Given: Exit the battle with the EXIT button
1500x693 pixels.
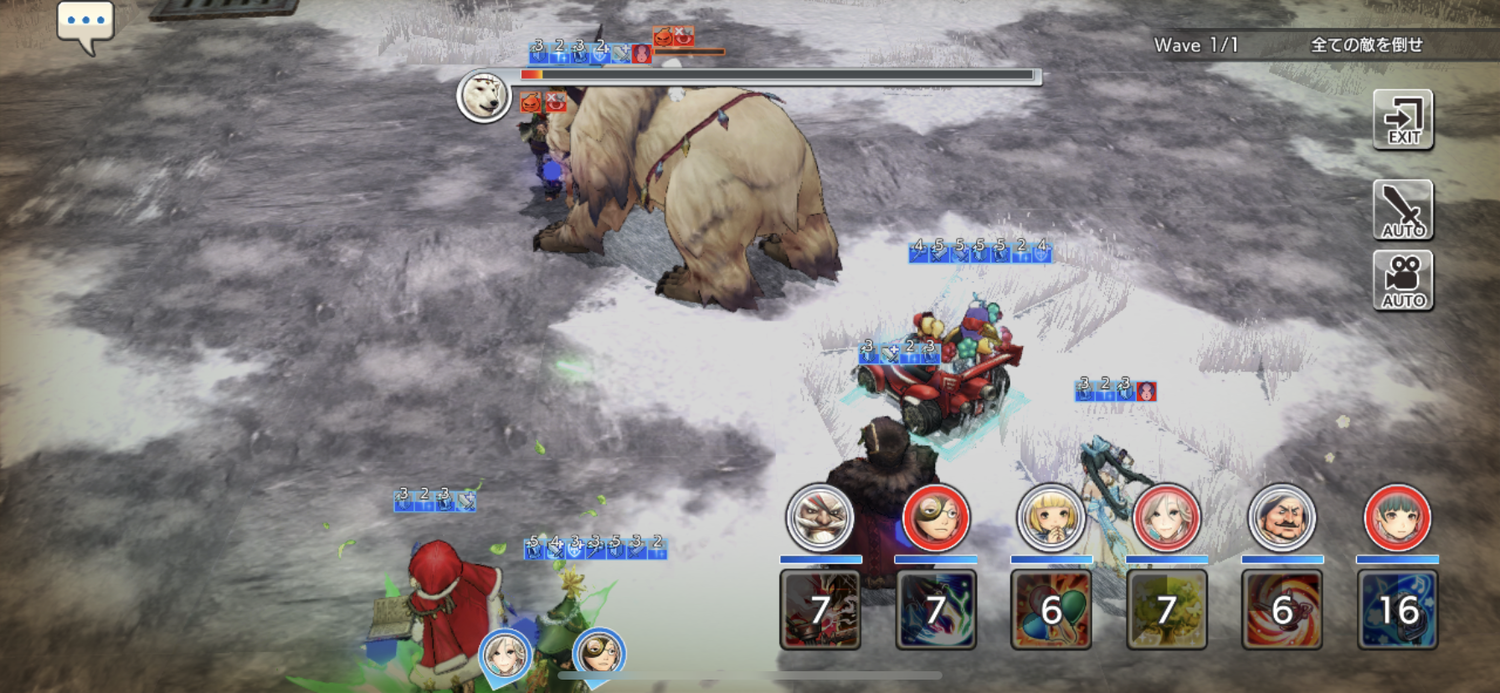Looking at the screenshot, I should (x=1403, y=119).
